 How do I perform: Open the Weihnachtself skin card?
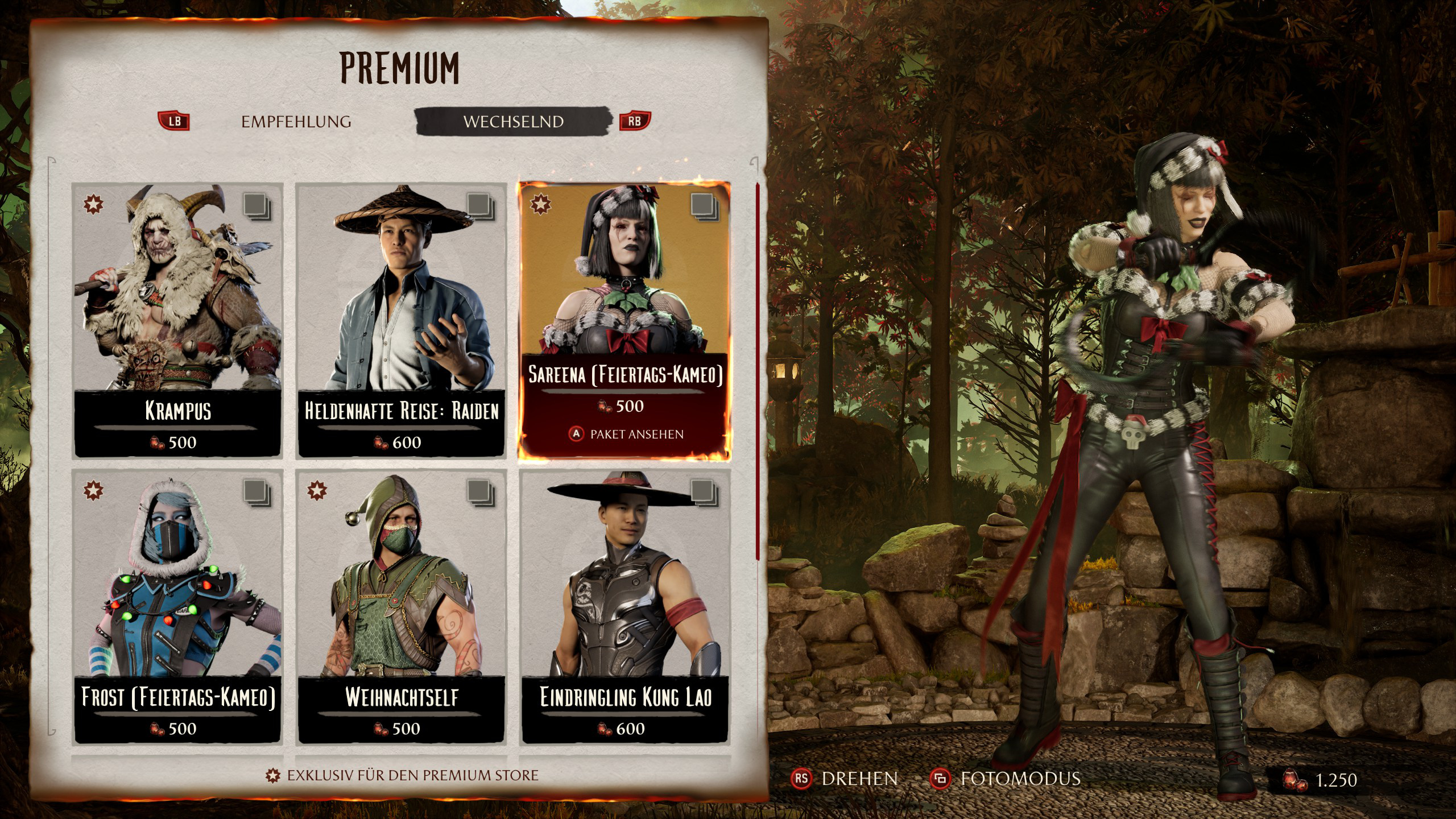[x=402, y=606]
